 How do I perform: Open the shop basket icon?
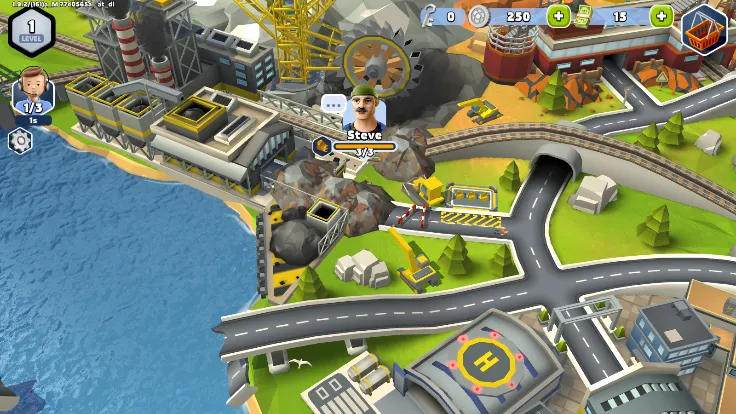coord(704,29)
